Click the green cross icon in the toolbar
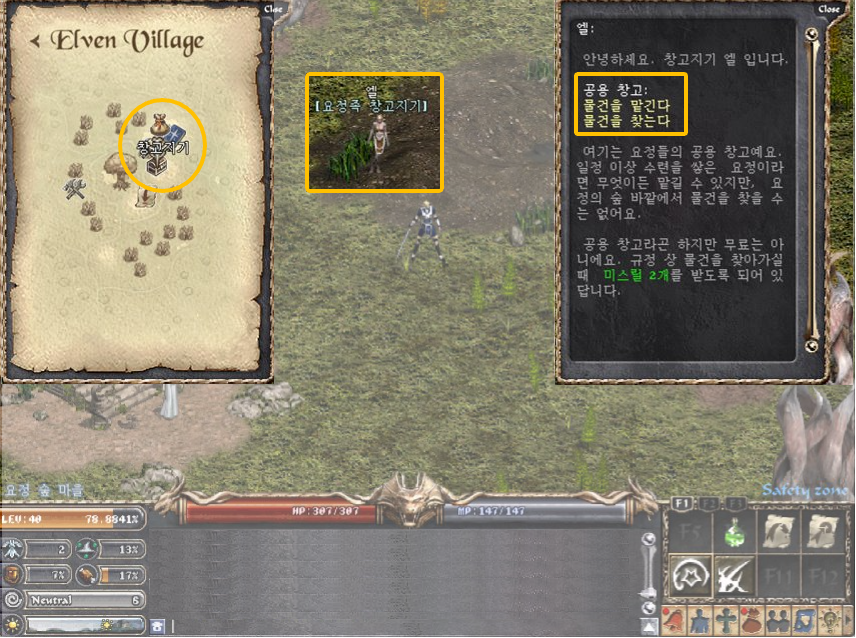The width and height of the screenshot is (856, 638). click(726, 620)
